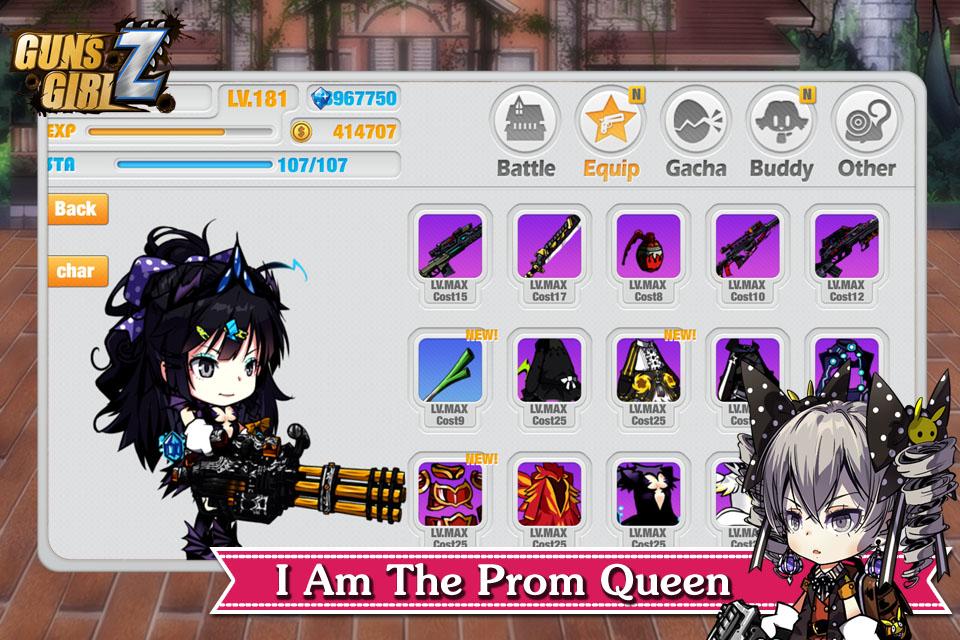Tap the orange char button
The image size is (960, 640).
point(76,271)
